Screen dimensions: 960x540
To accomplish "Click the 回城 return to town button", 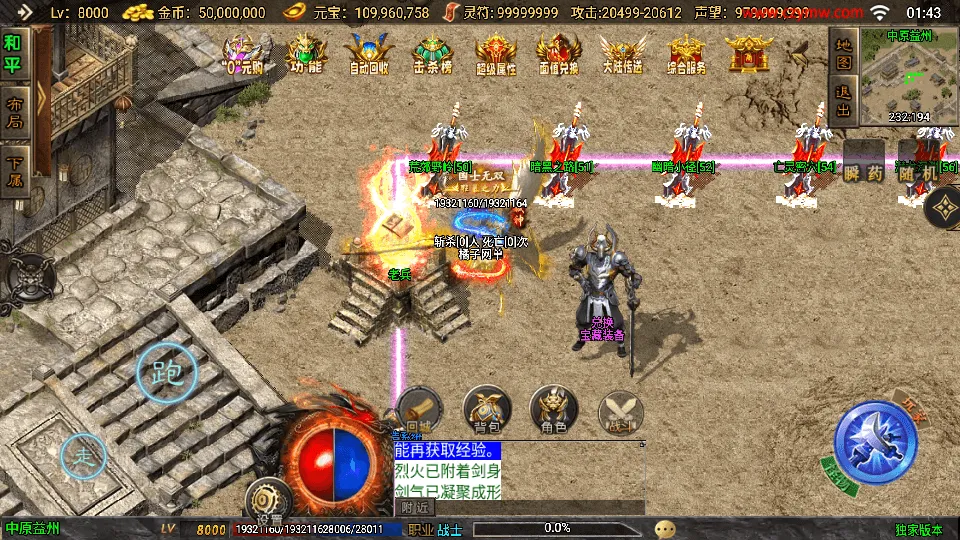I will coord(418,408).
